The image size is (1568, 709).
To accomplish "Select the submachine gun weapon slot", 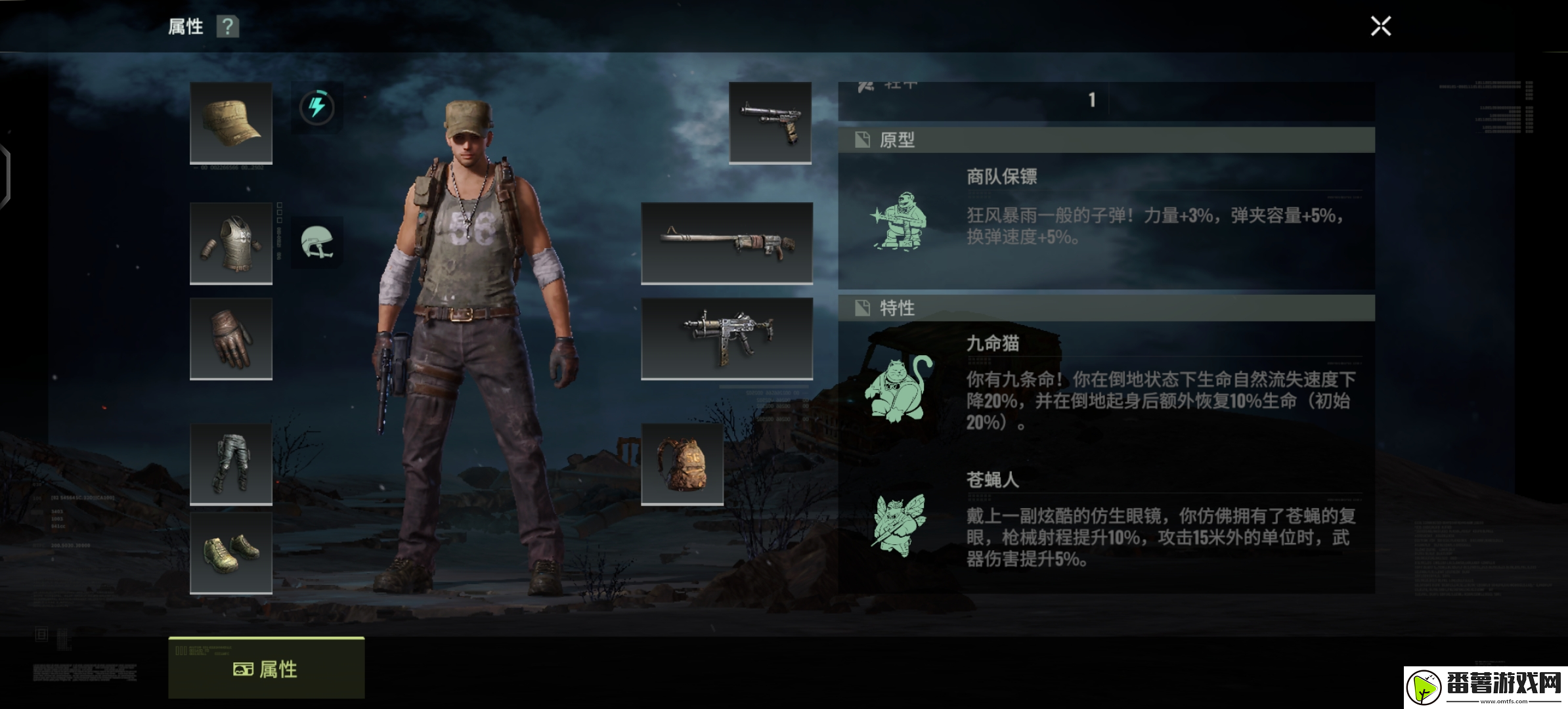I will (x=727, y=338).
